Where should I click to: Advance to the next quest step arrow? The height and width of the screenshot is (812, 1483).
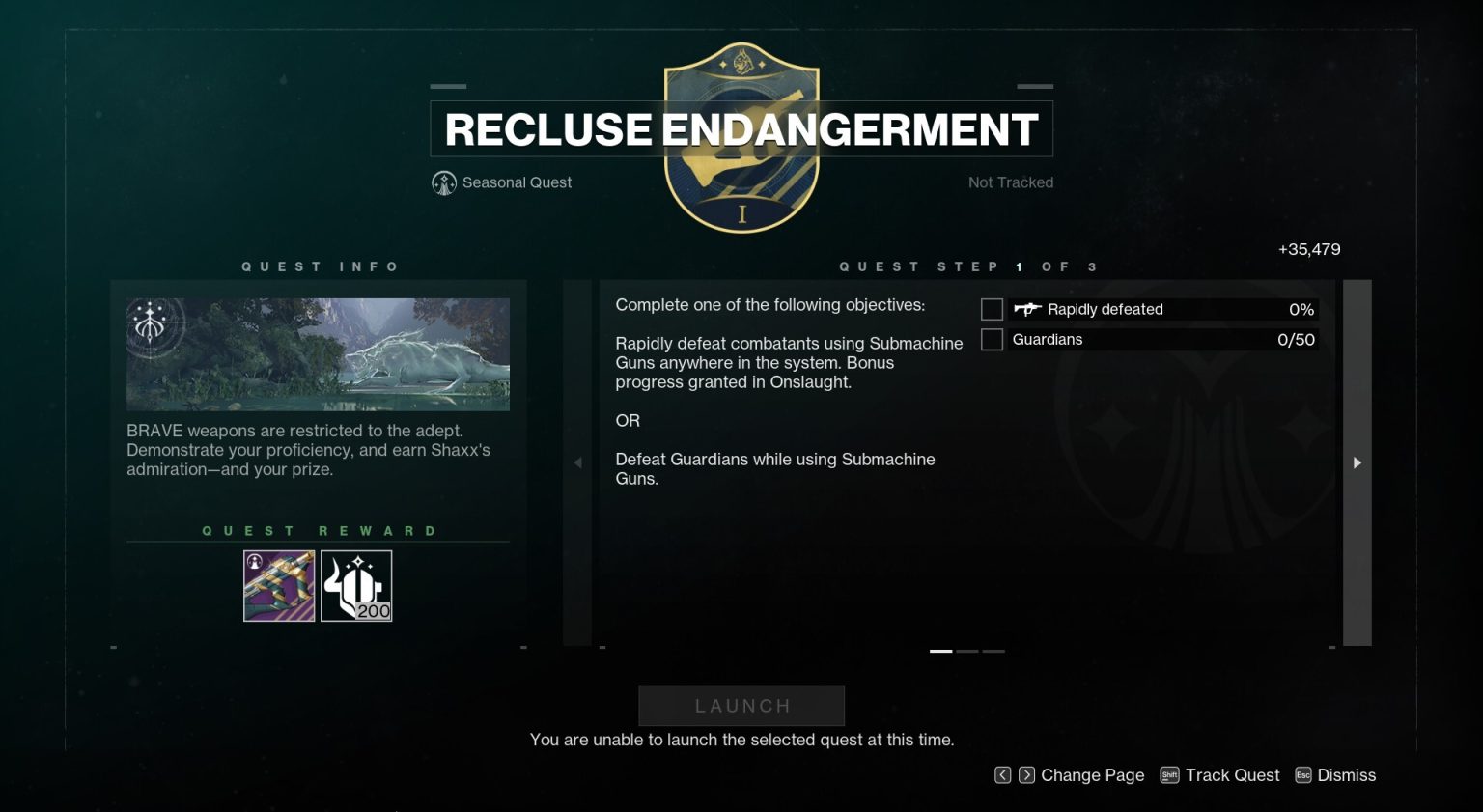pos(1357,463)
